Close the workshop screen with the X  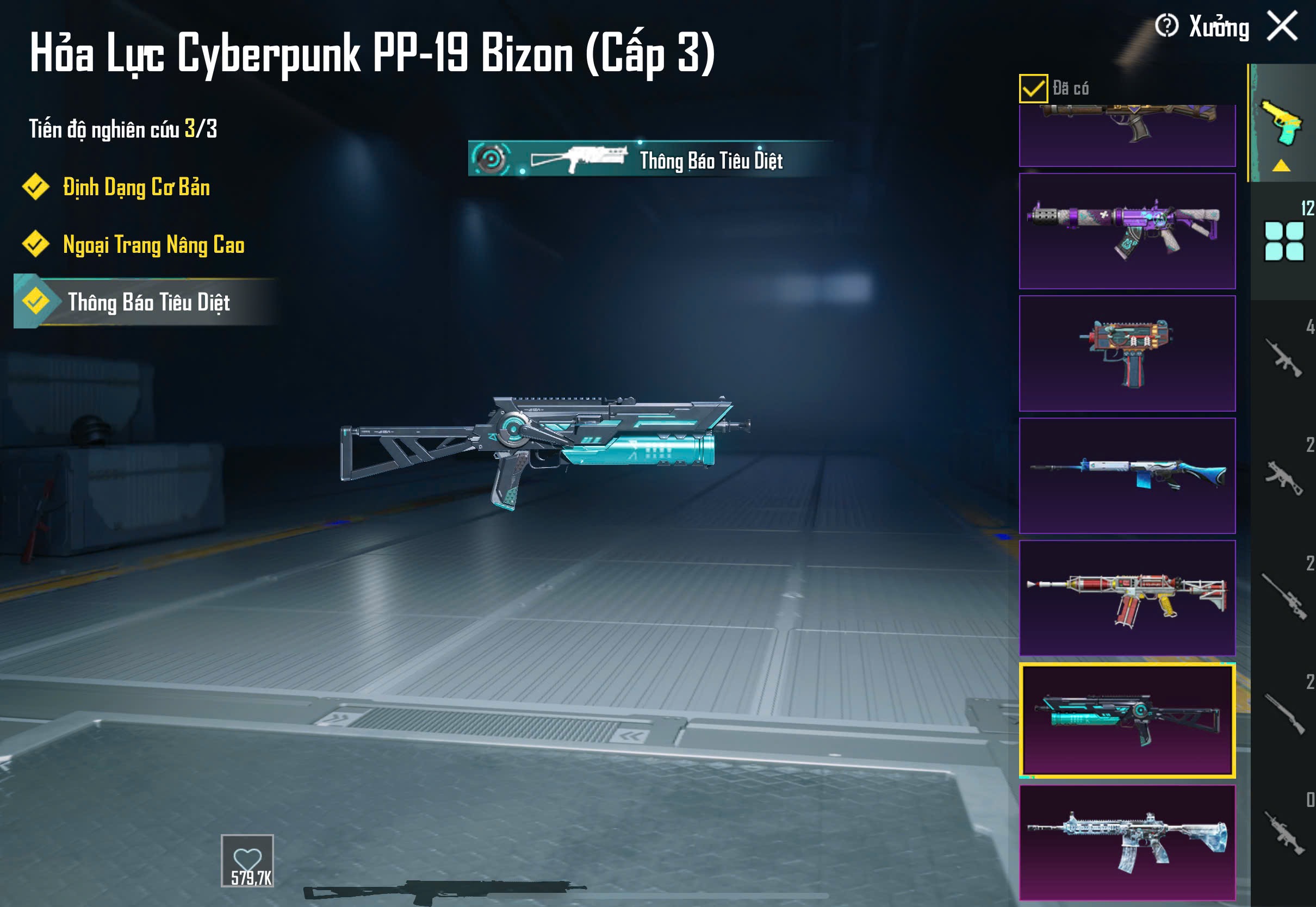[1282, 26]
